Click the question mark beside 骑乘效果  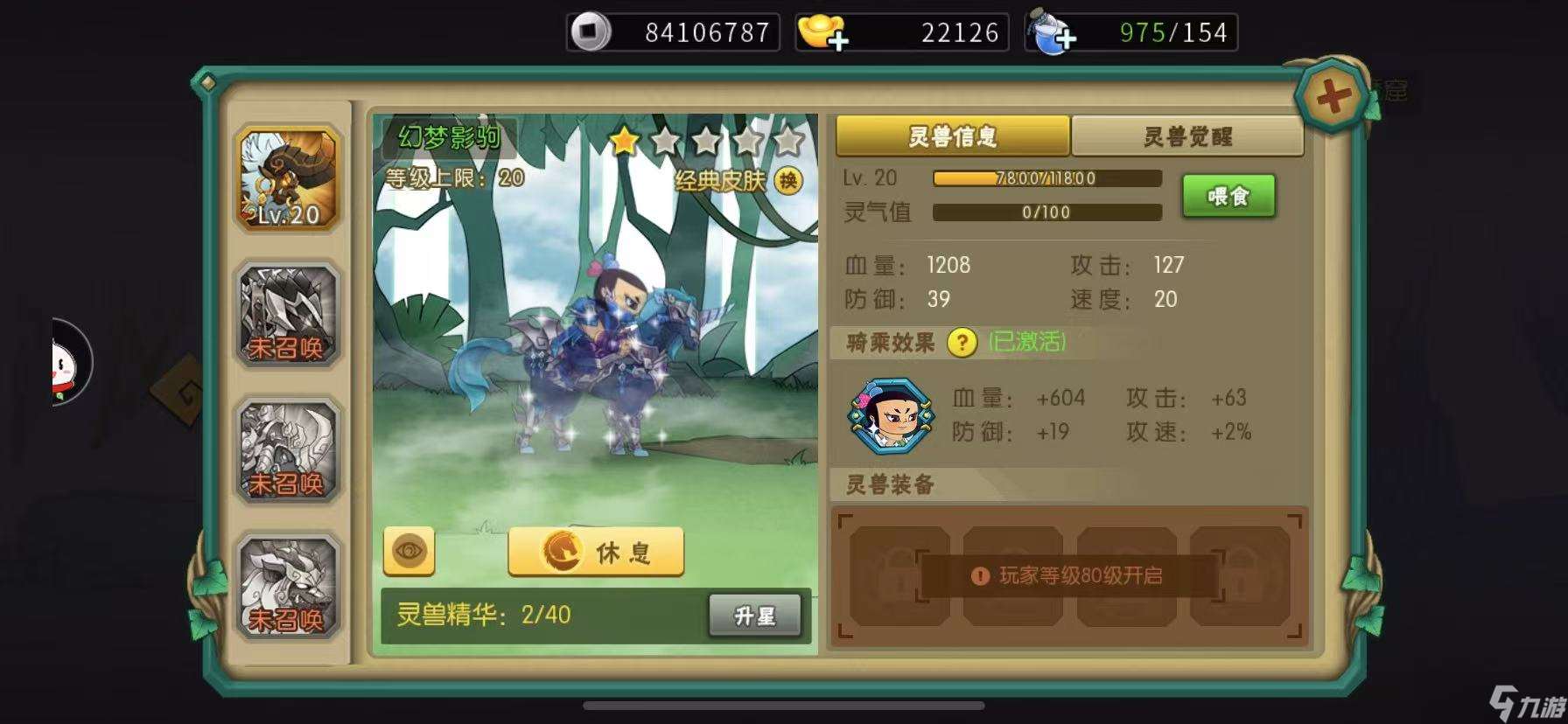961,344
